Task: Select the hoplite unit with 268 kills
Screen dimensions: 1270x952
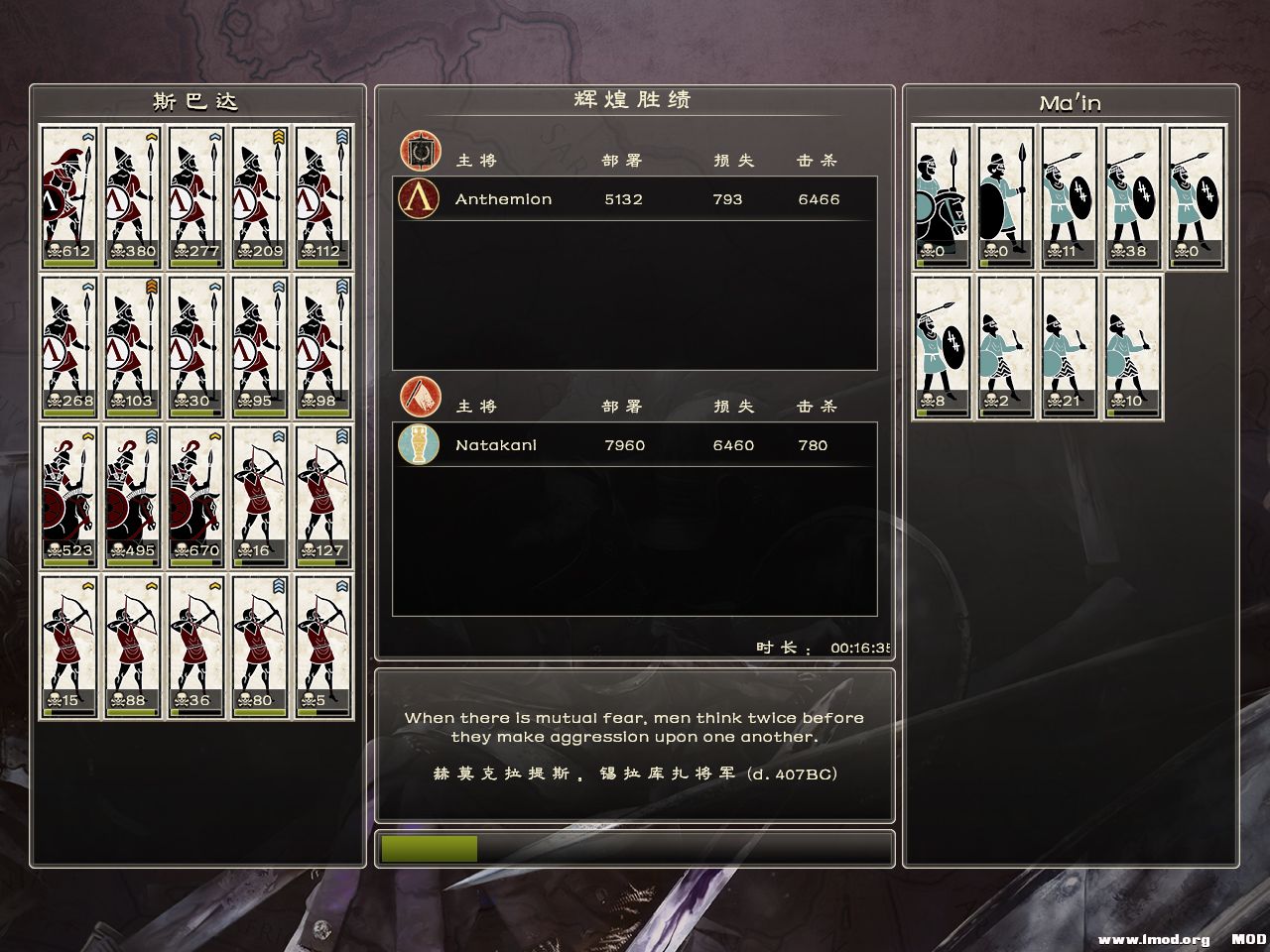Action: pyautogui.click(x=69, y=346)
